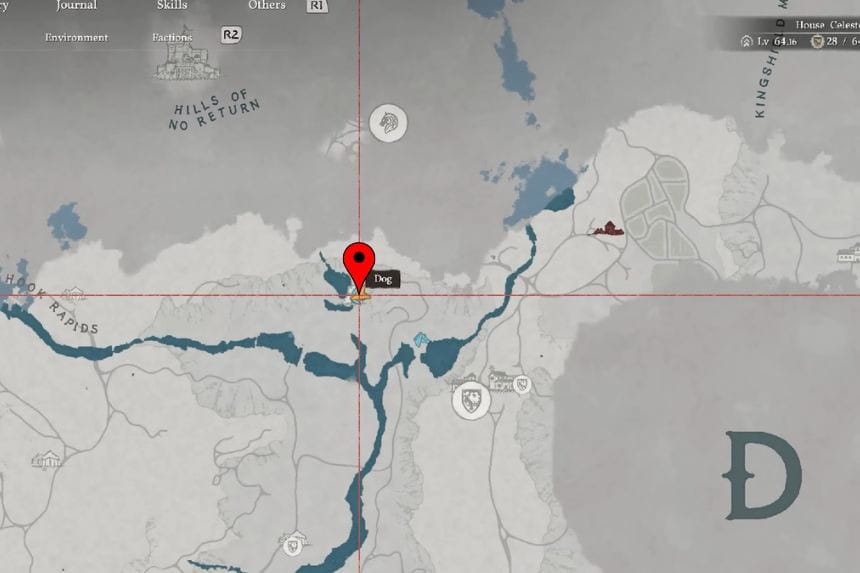This screenshot has height=573, width=860.
Task: Open the Journal tab
Action: click(77, 6)
